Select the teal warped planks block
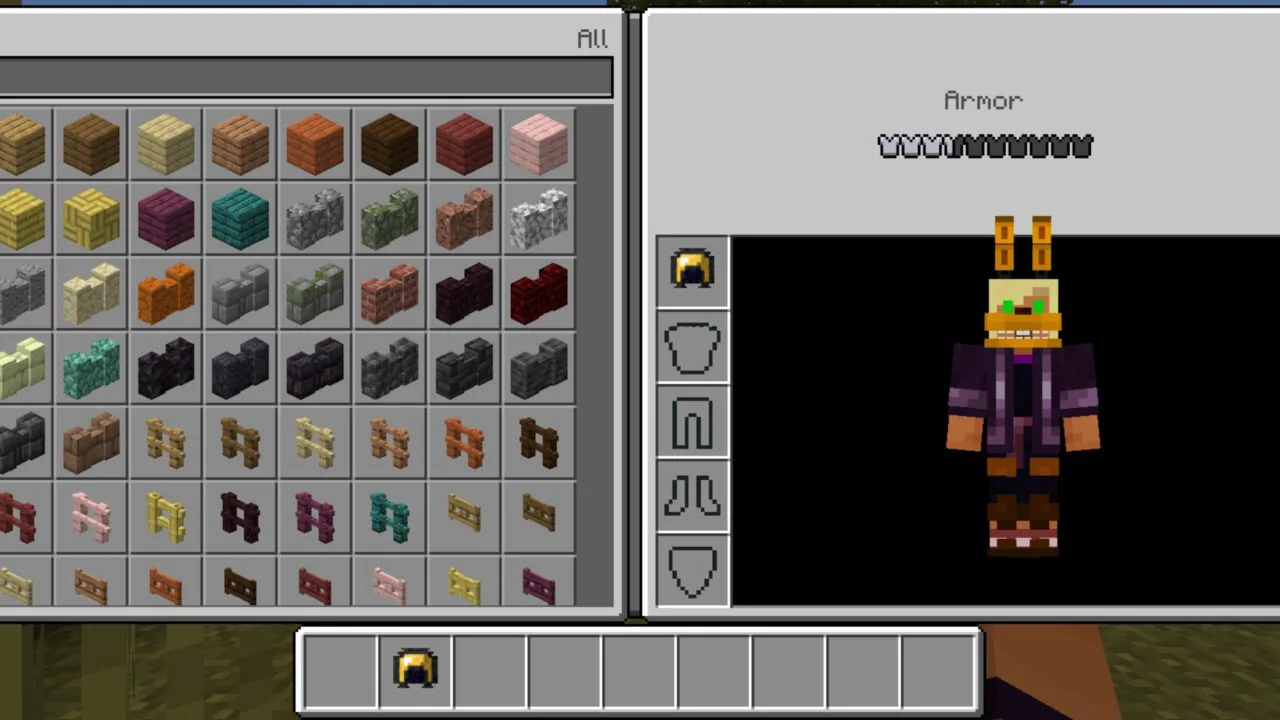The image size is (1280, 720). click(238, 218)
